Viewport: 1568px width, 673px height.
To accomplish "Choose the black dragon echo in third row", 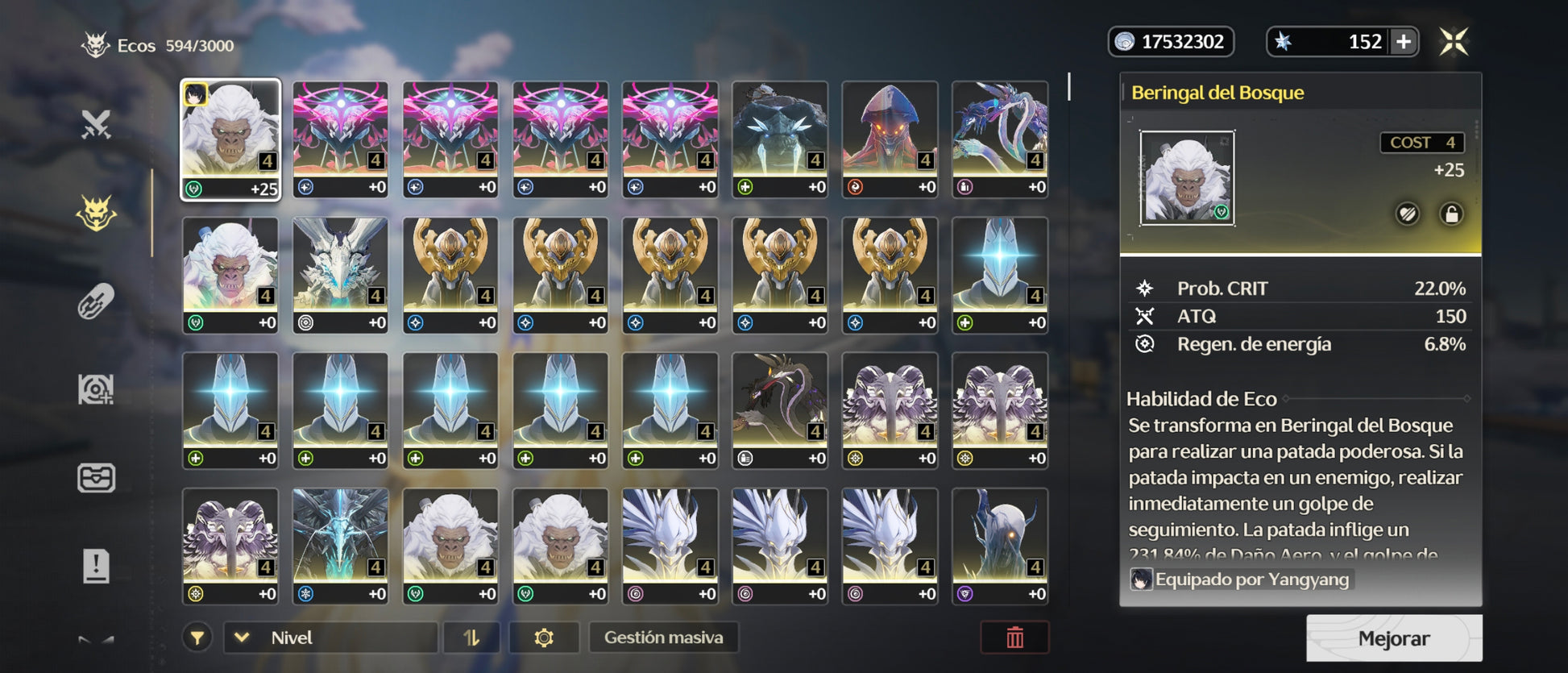I will coord(779,409).
